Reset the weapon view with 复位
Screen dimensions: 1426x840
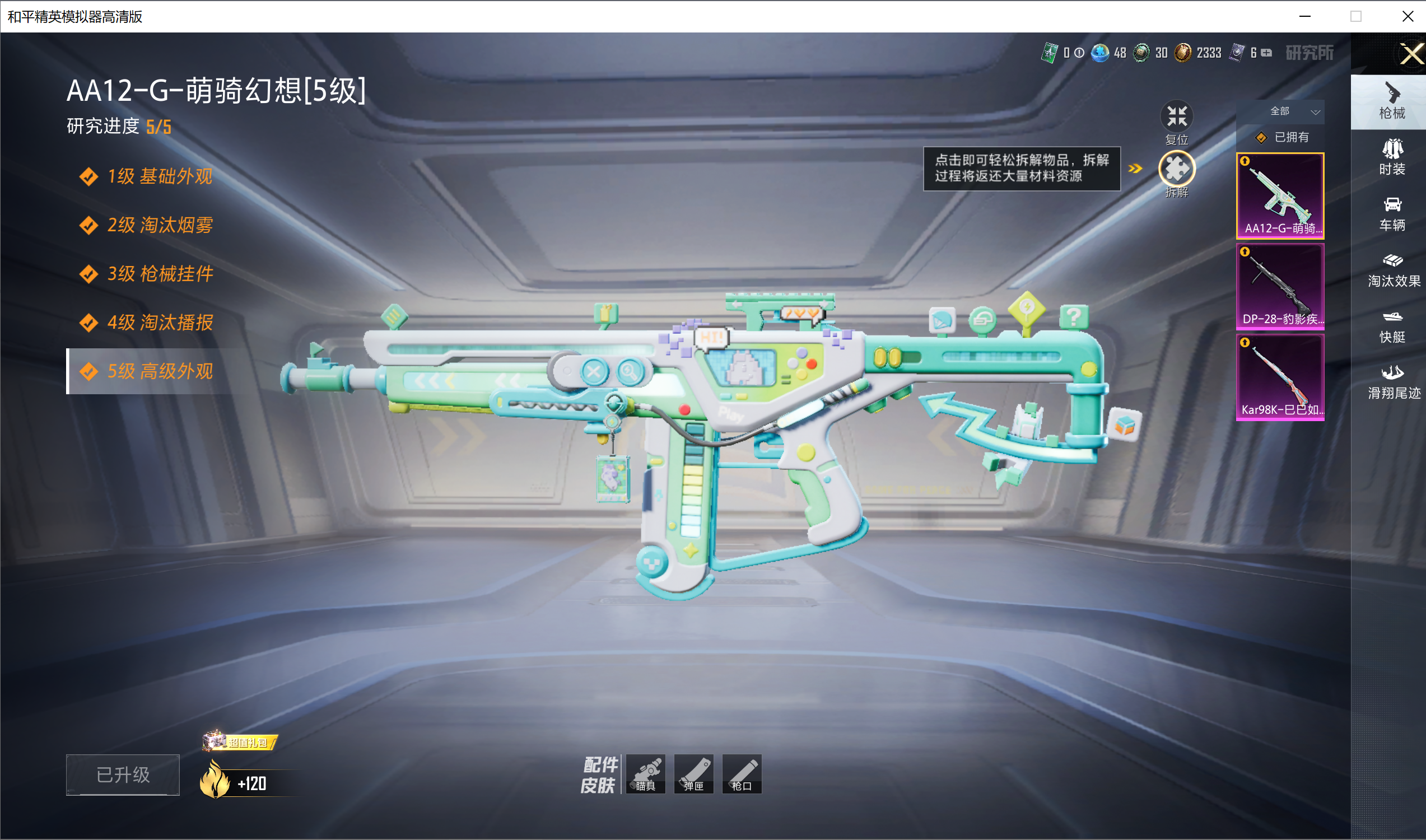1176,117
